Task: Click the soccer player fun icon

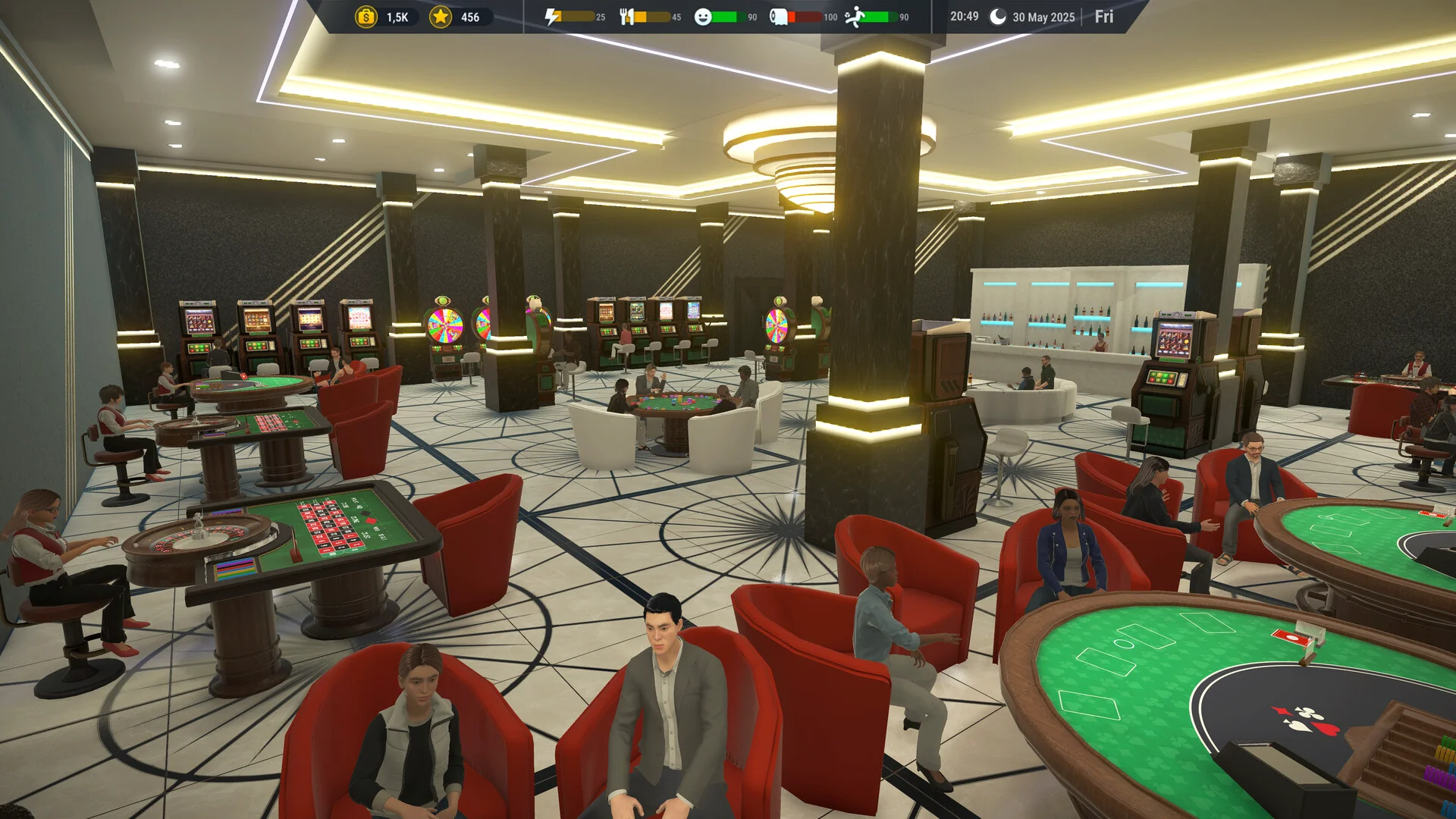Action: 855,17
